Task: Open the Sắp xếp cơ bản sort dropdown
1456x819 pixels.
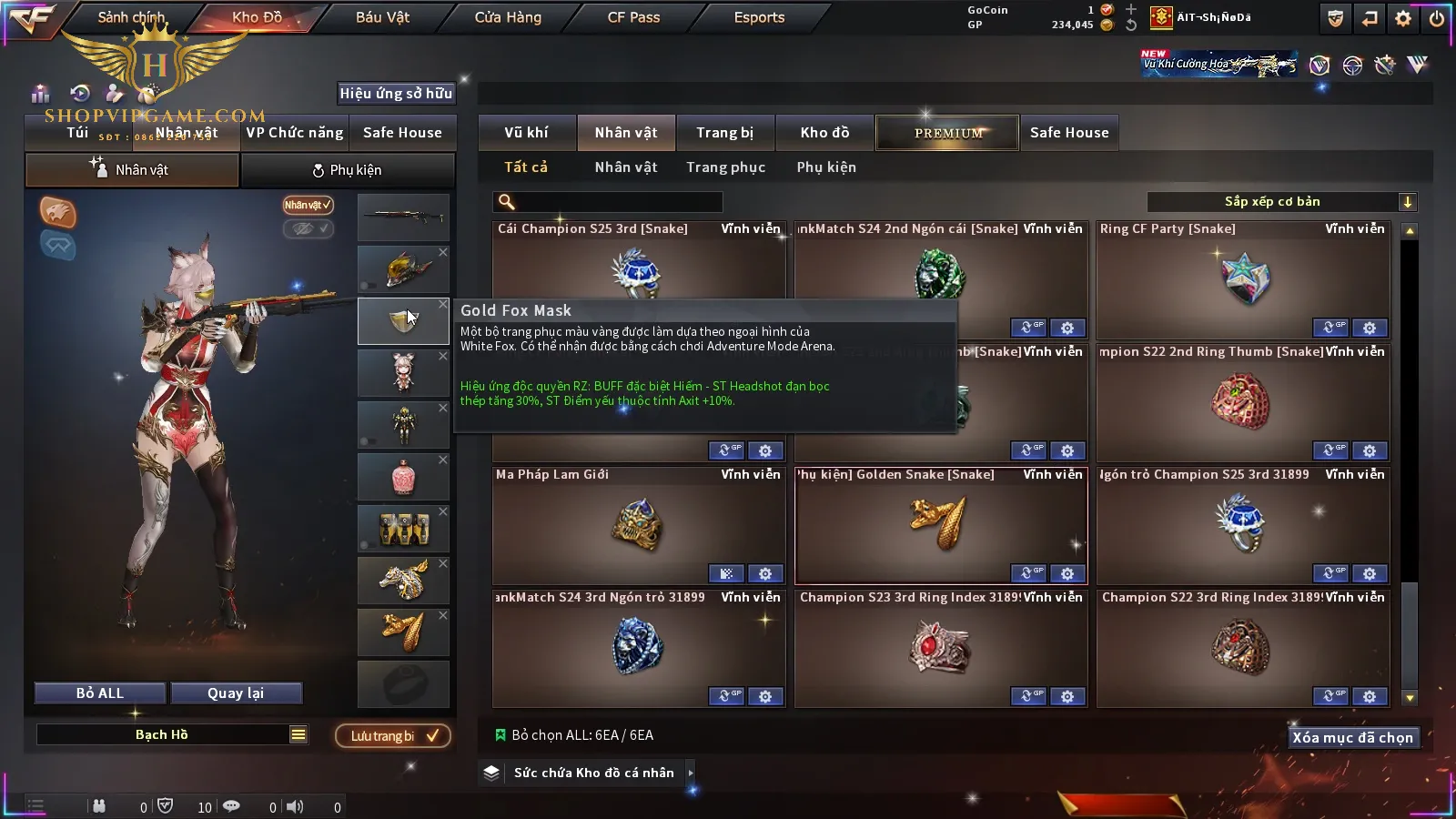Action: click(1281, 202)
